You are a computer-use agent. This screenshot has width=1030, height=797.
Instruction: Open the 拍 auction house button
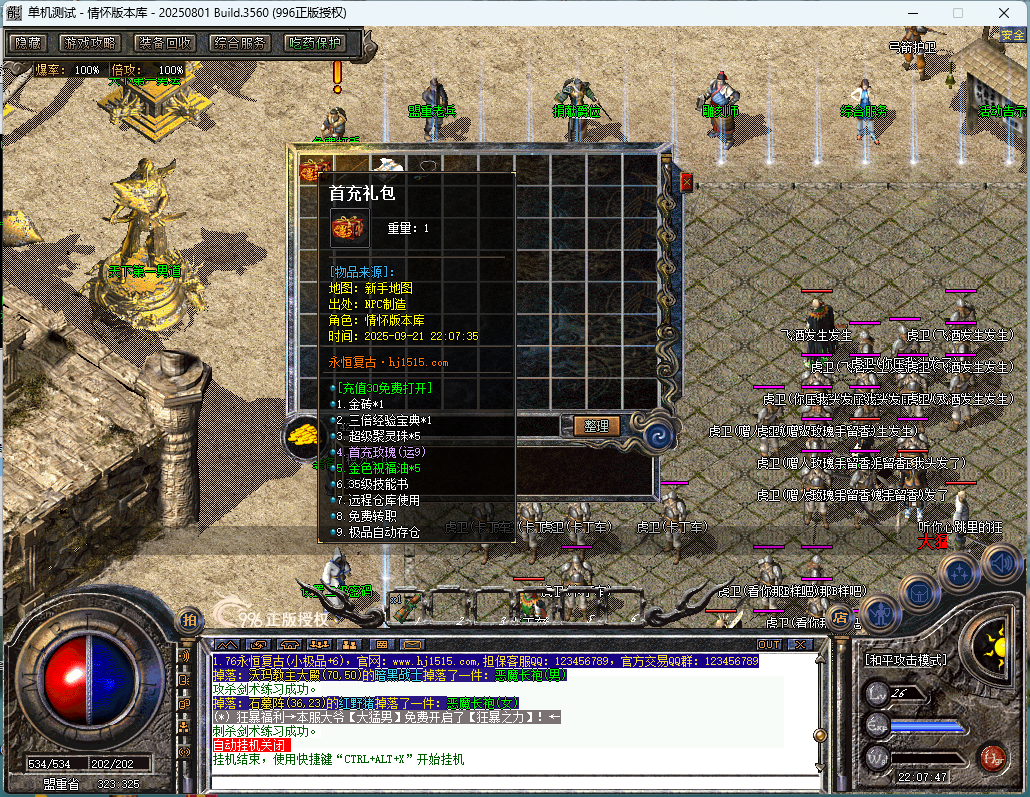click(188, 620)
